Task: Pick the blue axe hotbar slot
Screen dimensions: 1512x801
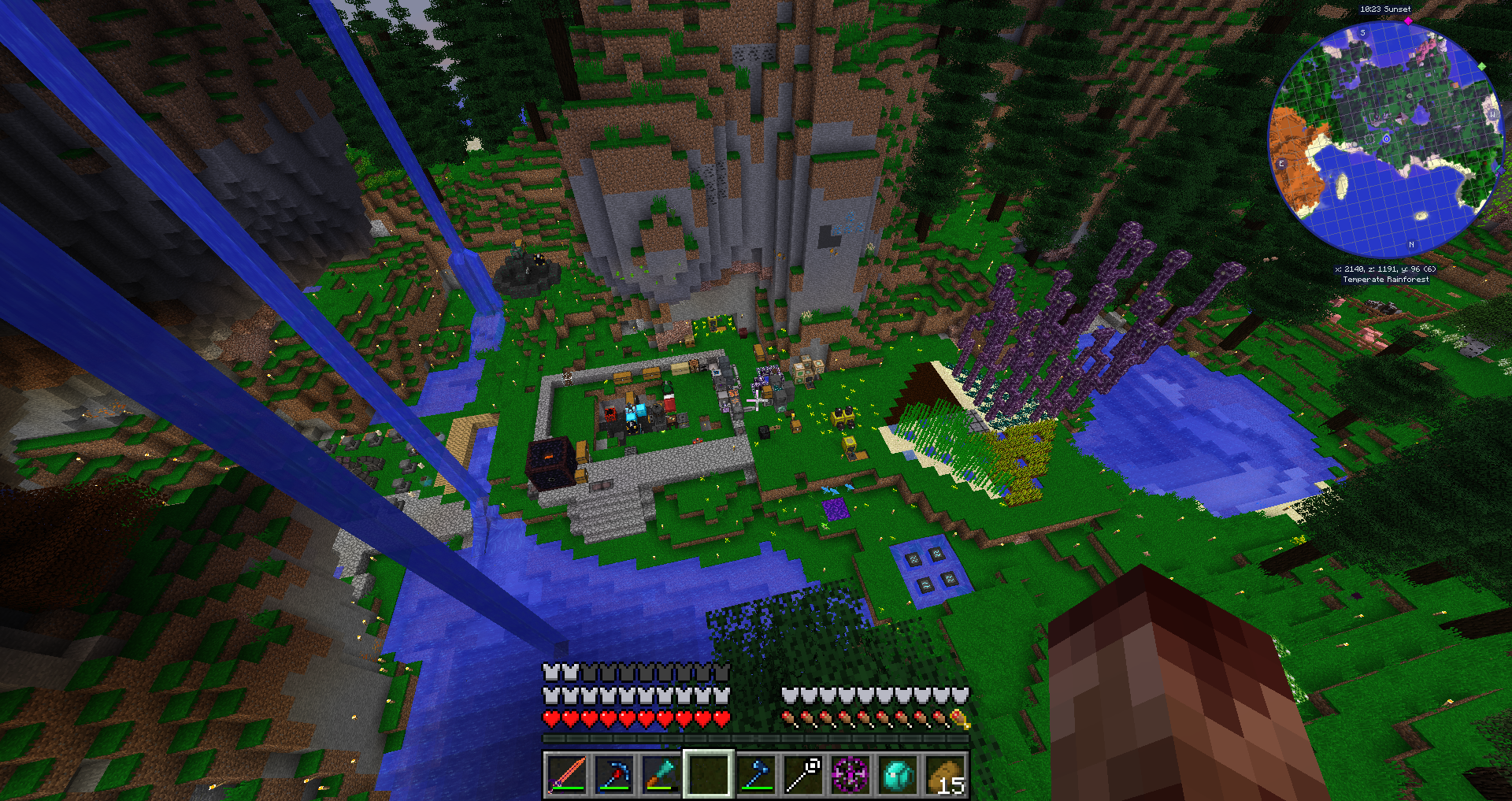Action: click(x=756, y=774)
